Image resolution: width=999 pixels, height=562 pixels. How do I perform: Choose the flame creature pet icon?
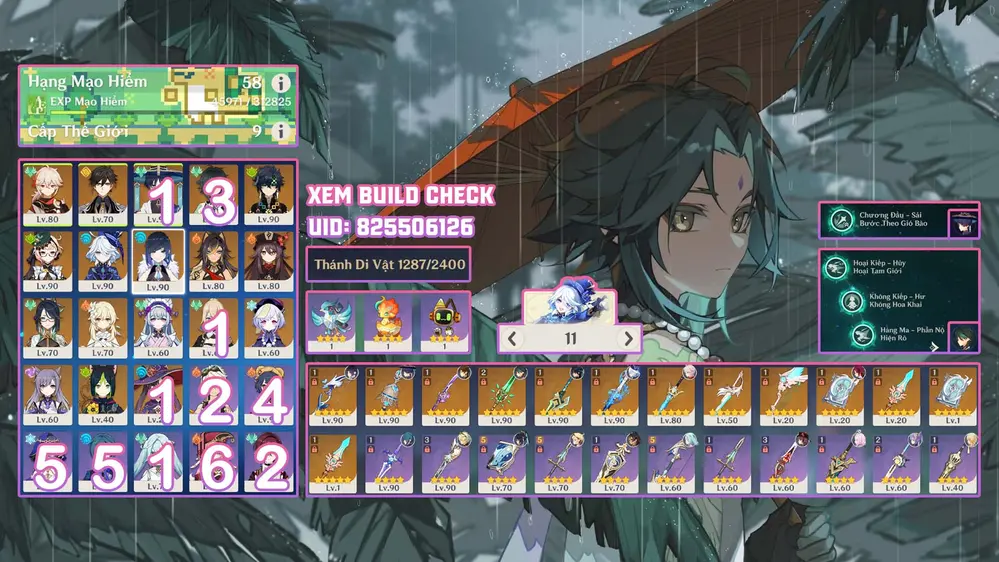click(x=388, y=322)
